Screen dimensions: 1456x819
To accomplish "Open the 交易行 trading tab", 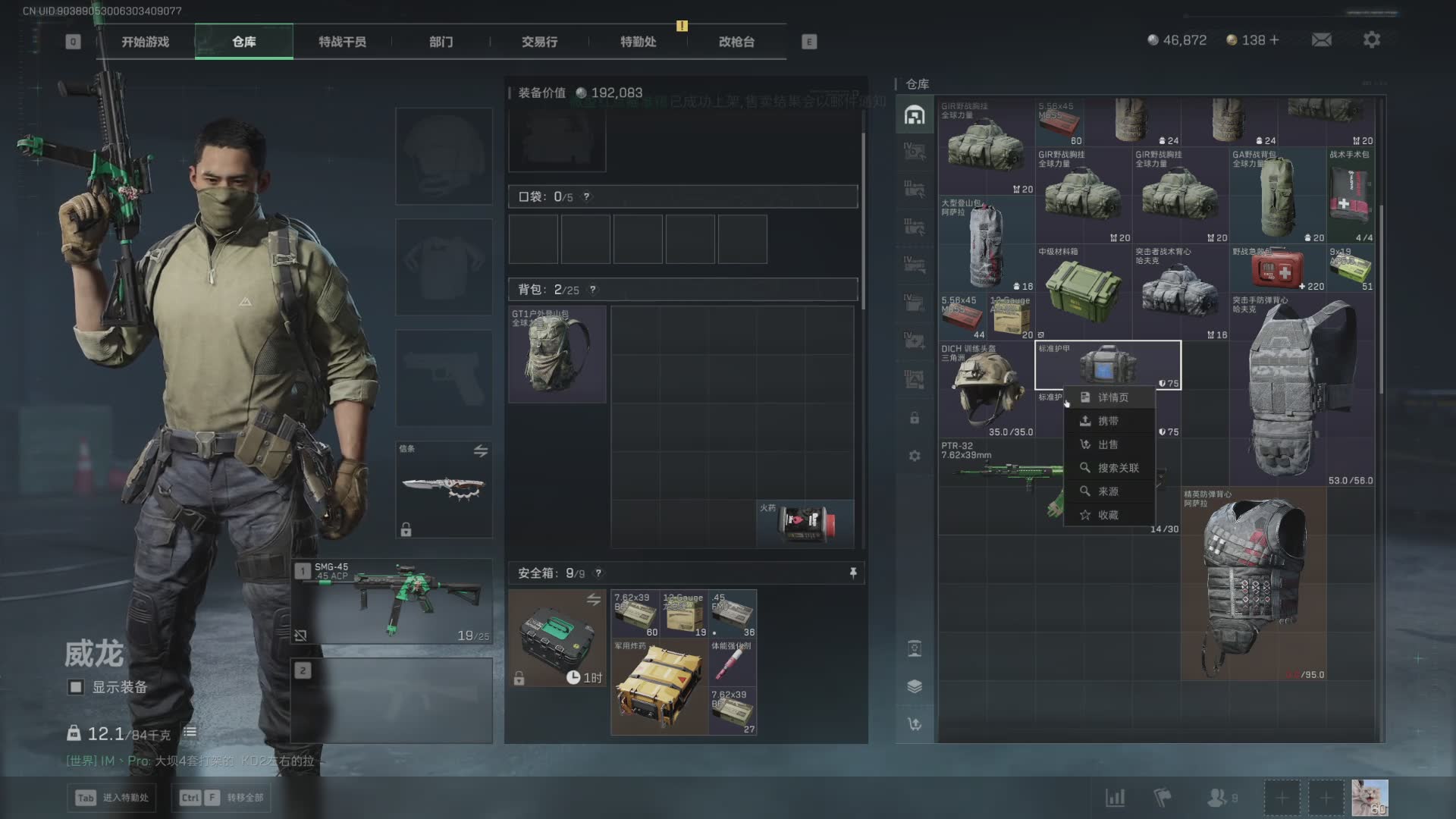I will pyautogui.click(x=539, y=42).
